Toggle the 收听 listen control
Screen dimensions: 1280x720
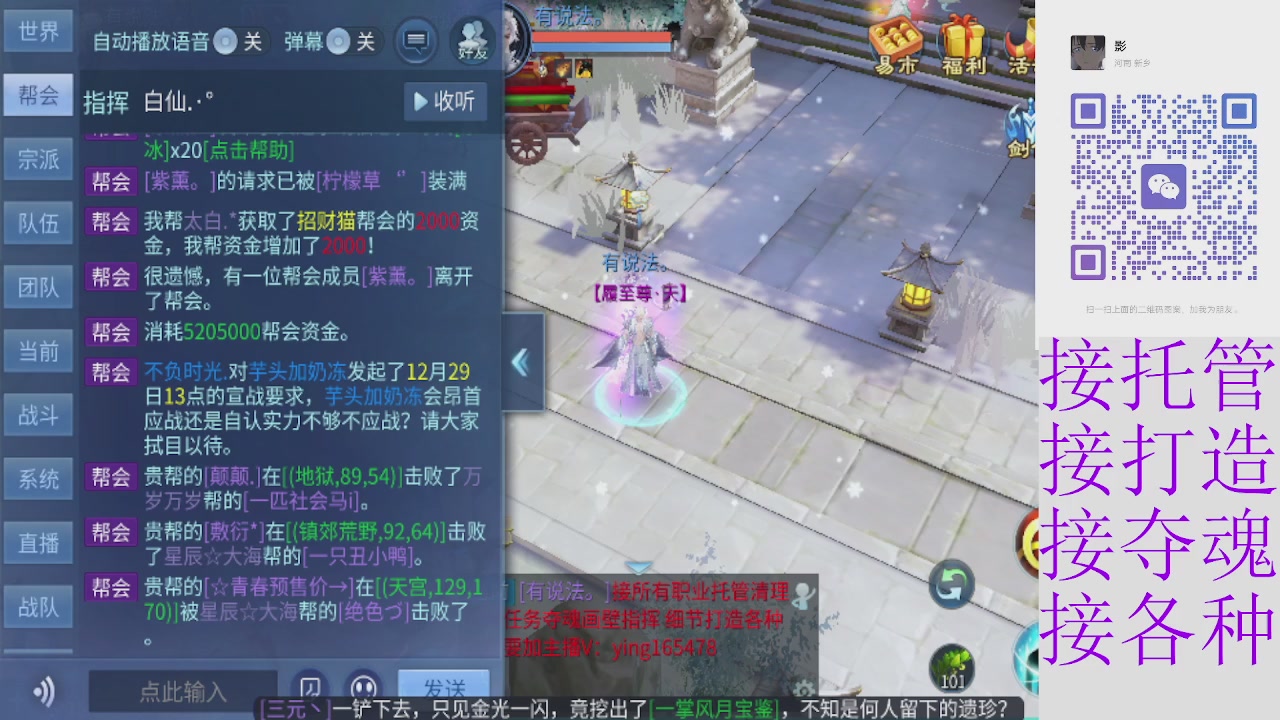(x=444, y=101)
